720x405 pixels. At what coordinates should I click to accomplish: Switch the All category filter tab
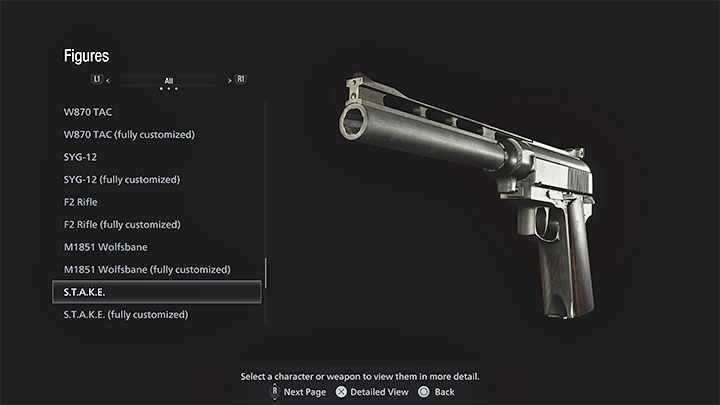coord(168,79)
